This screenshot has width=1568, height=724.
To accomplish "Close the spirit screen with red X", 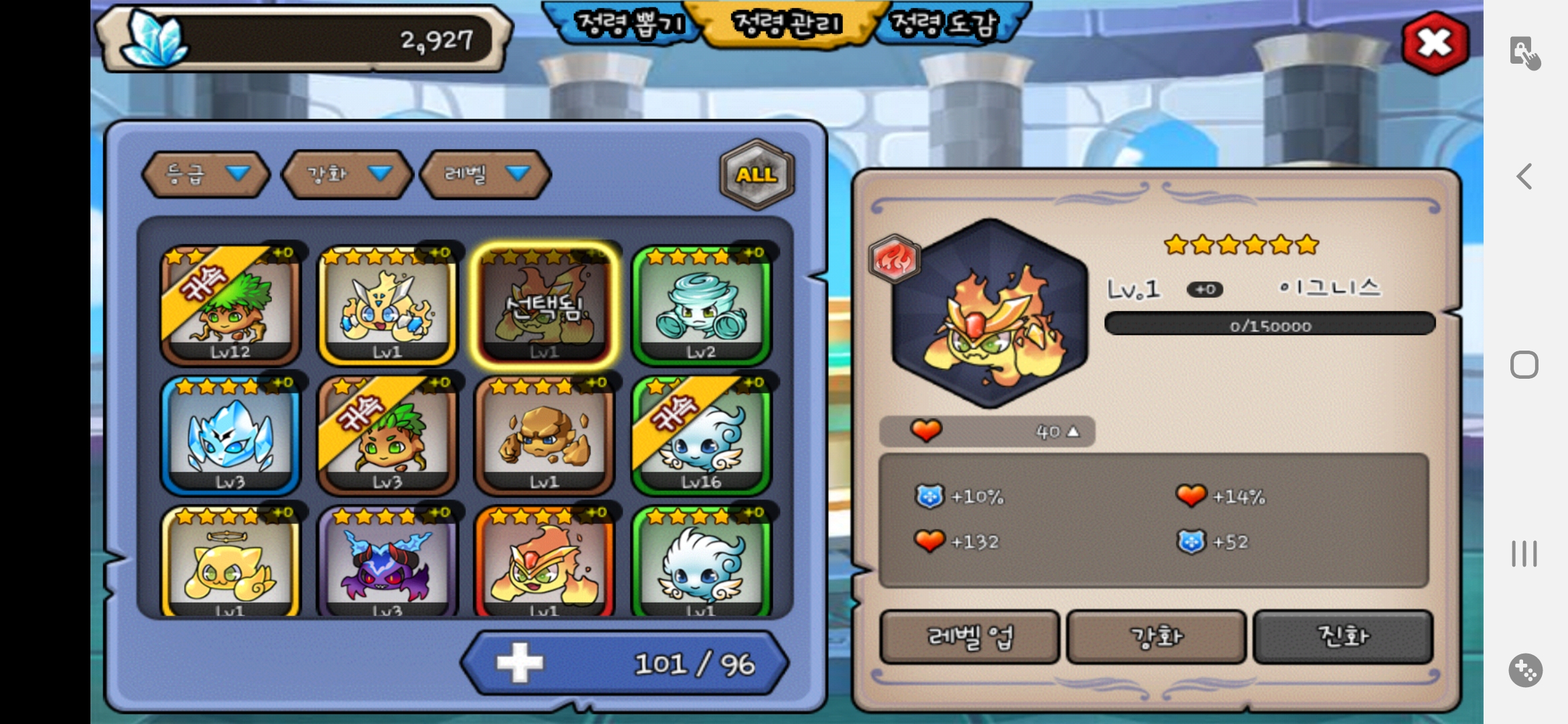I will [1435, 43].
